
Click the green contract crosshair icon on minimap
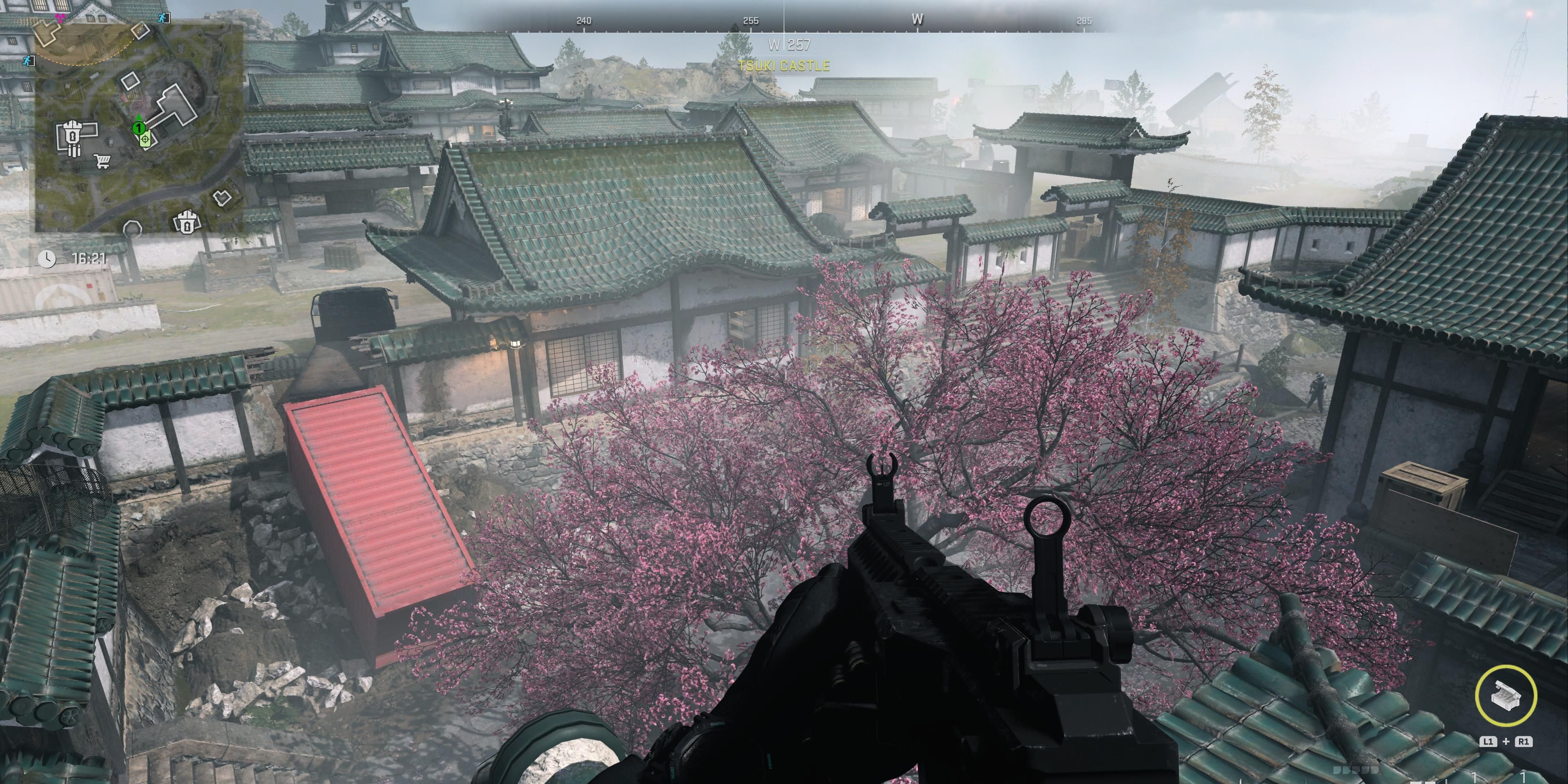click(x=145, y=139)
